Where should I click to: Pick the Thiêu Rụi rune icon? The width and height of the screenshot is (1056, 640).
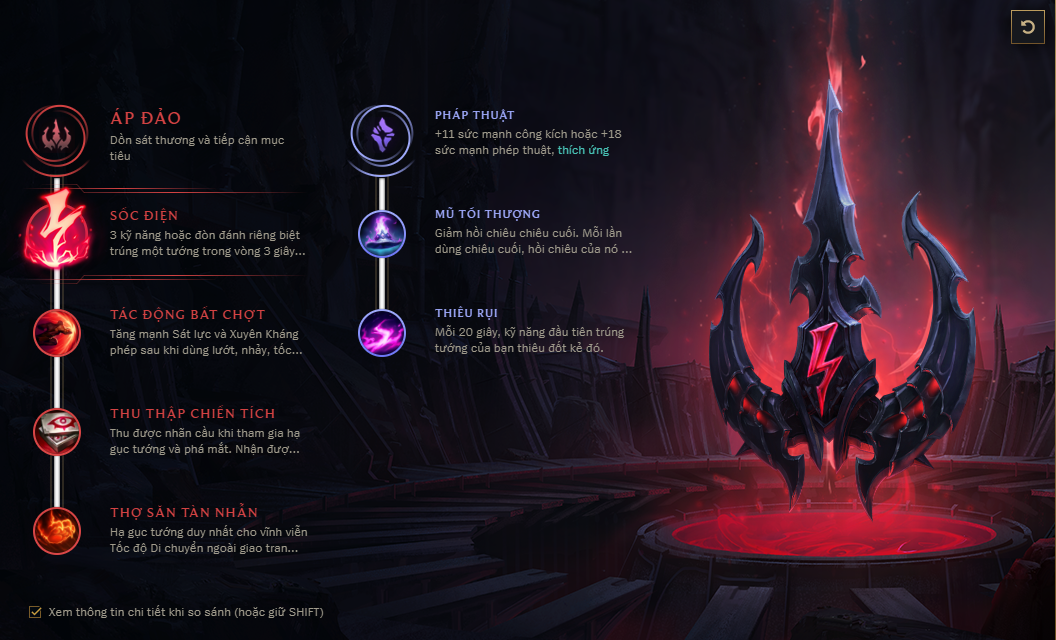[382, 332]
